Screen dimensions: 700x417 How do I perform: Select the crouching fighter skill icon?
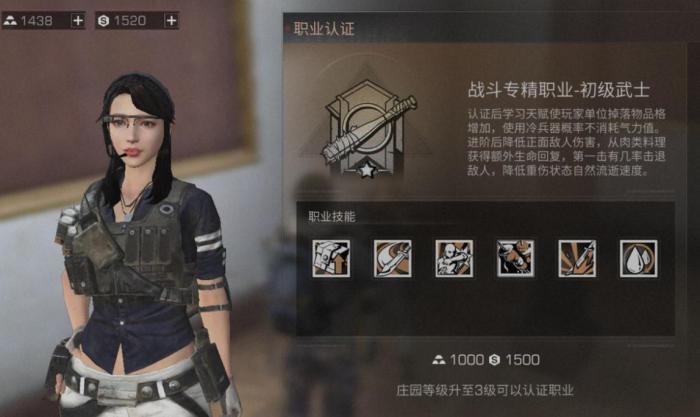click(x=454, y=258)
